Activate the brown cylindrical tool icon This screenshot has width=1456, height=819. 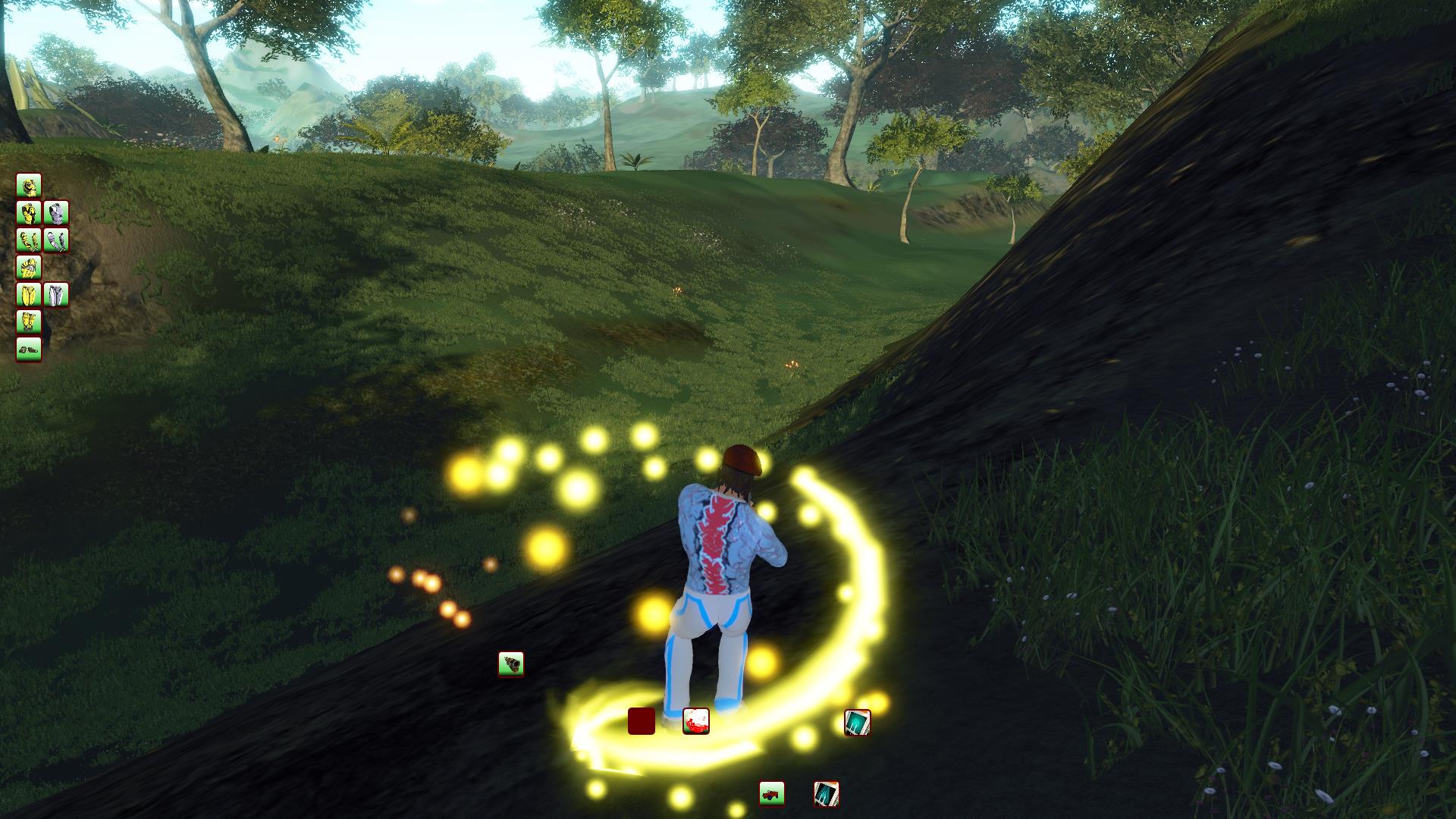[511, 664]
